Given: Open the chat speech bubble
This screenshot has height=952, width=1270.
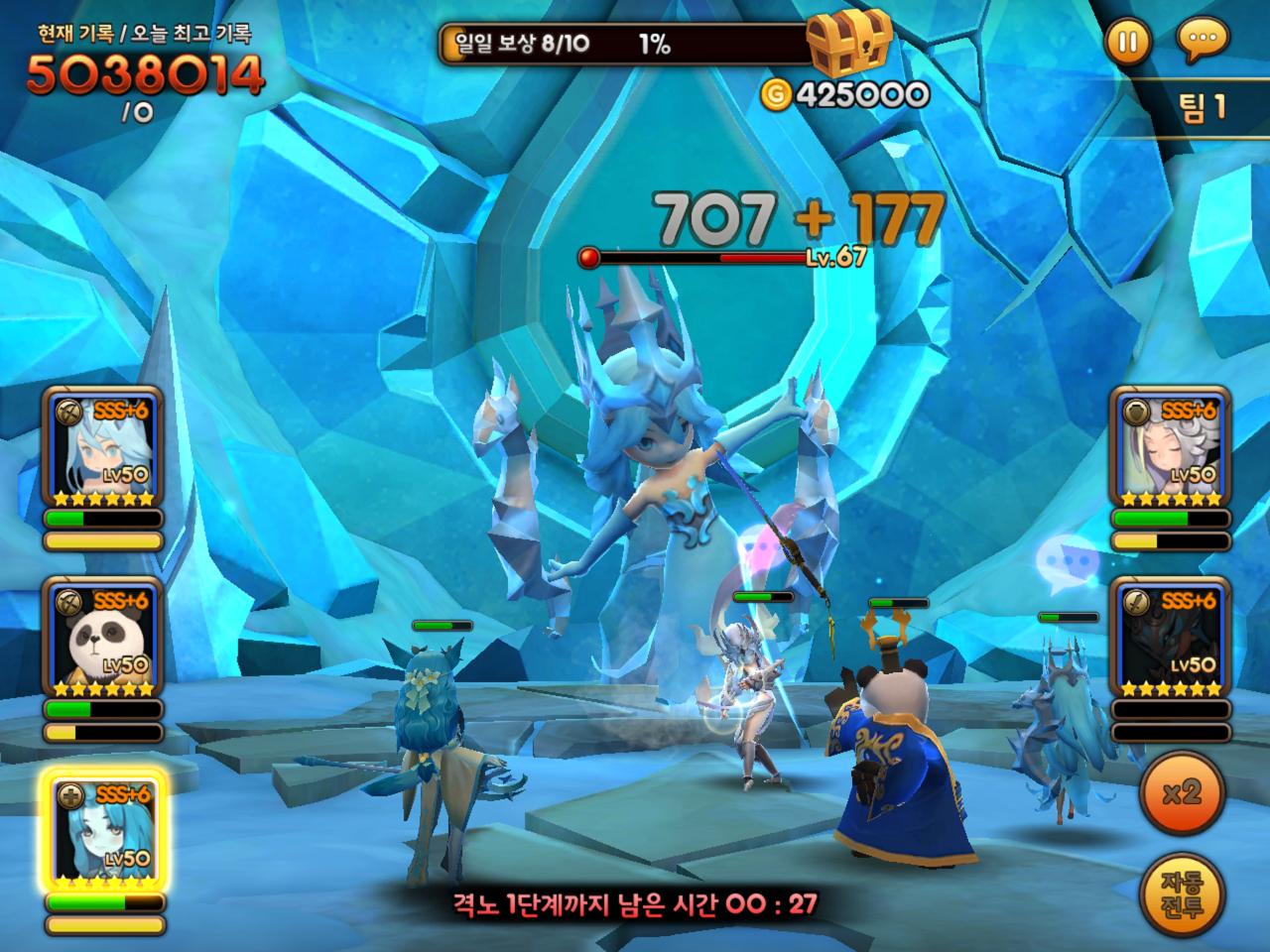Looking at the screenshot, I should pos(1202,42).
